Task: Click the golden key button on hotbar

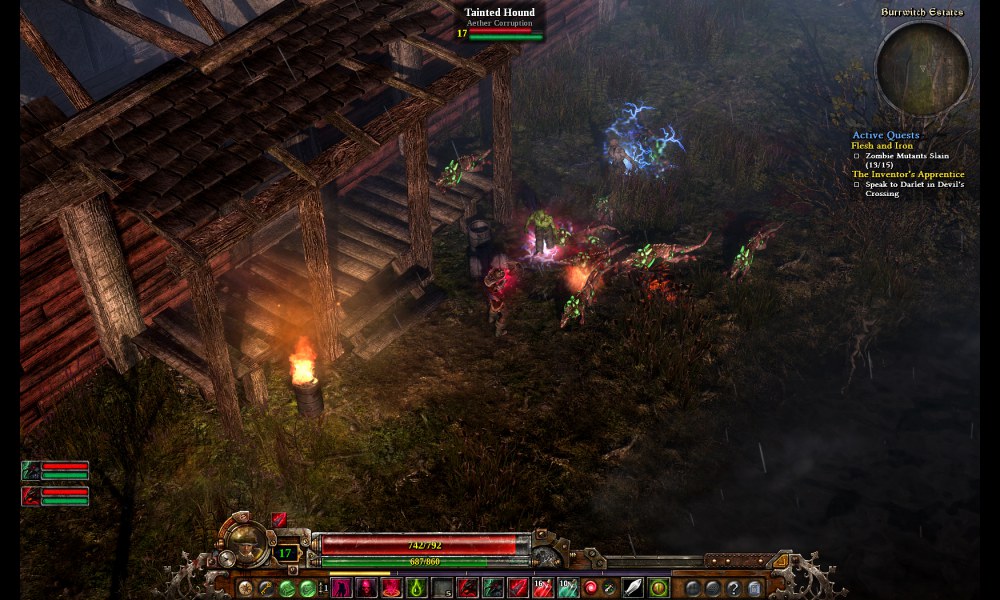Action: point(265,588)
